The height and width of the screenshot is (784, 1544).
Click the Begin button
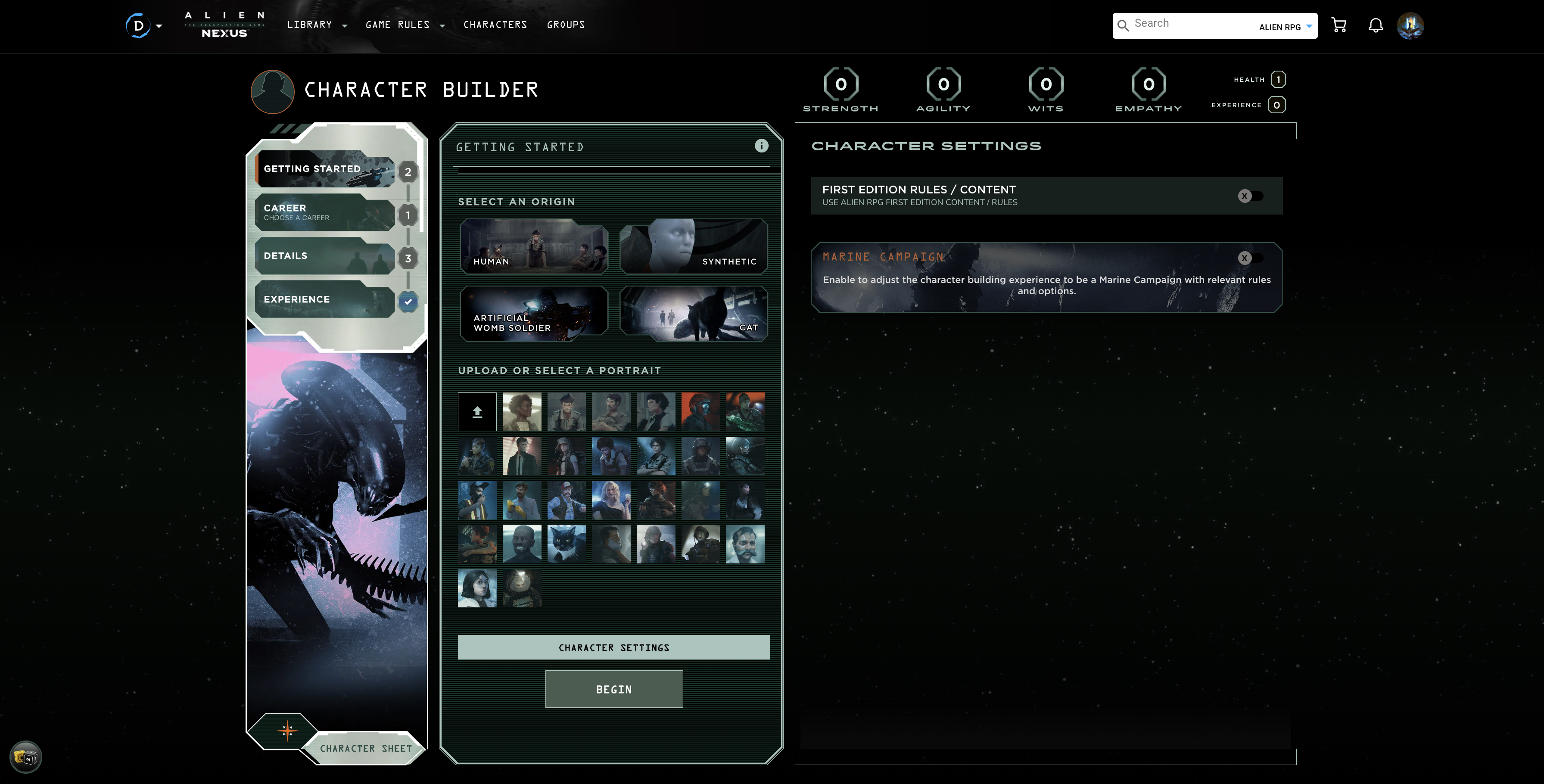tap(613, 689)
